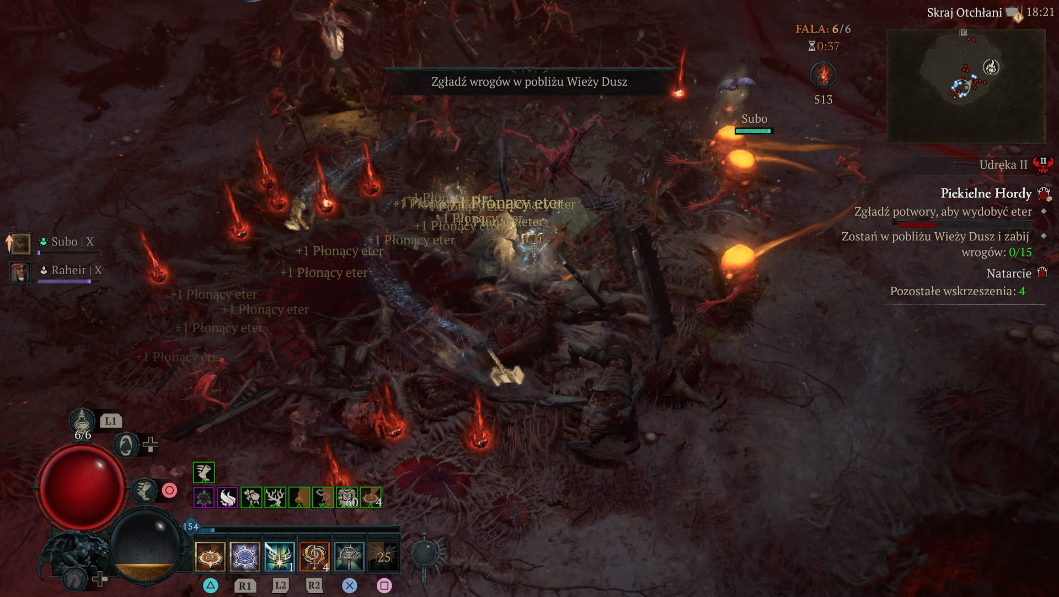Activate the triangle-bound eye sigil skill
Image resolution: width=1059 pixels, height=597 pixels.
point(210,556)
